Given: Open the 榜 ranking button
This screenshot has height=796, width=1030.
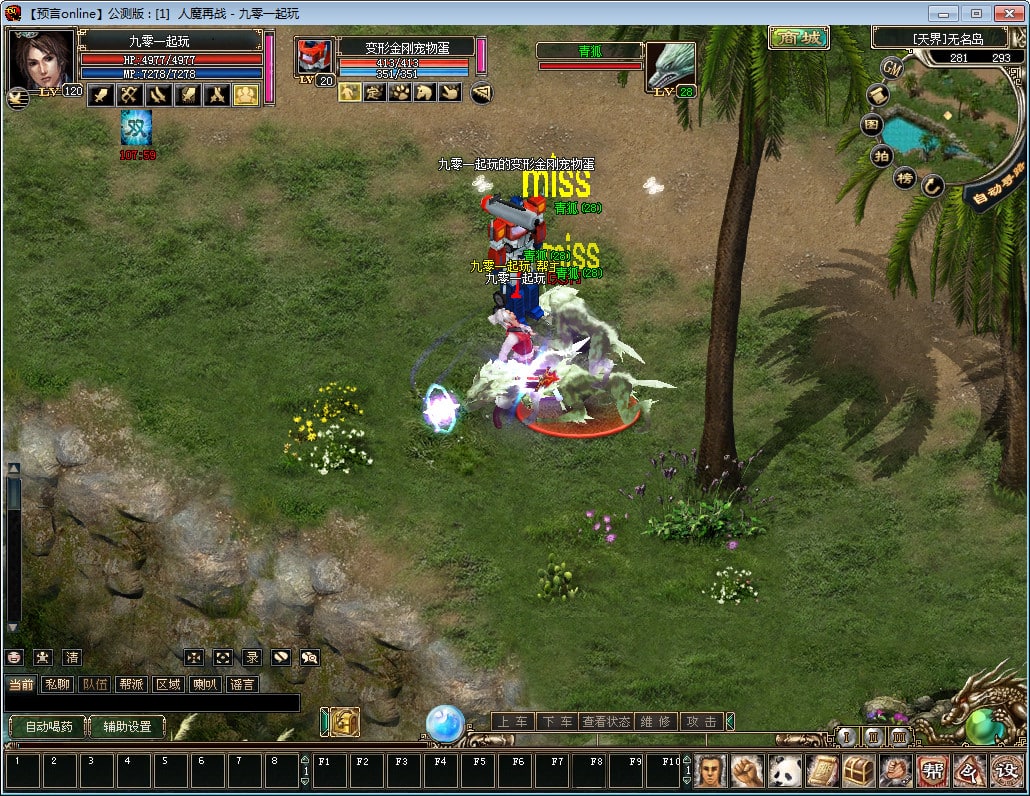Looking at the screenshot, I should (904, 178).
